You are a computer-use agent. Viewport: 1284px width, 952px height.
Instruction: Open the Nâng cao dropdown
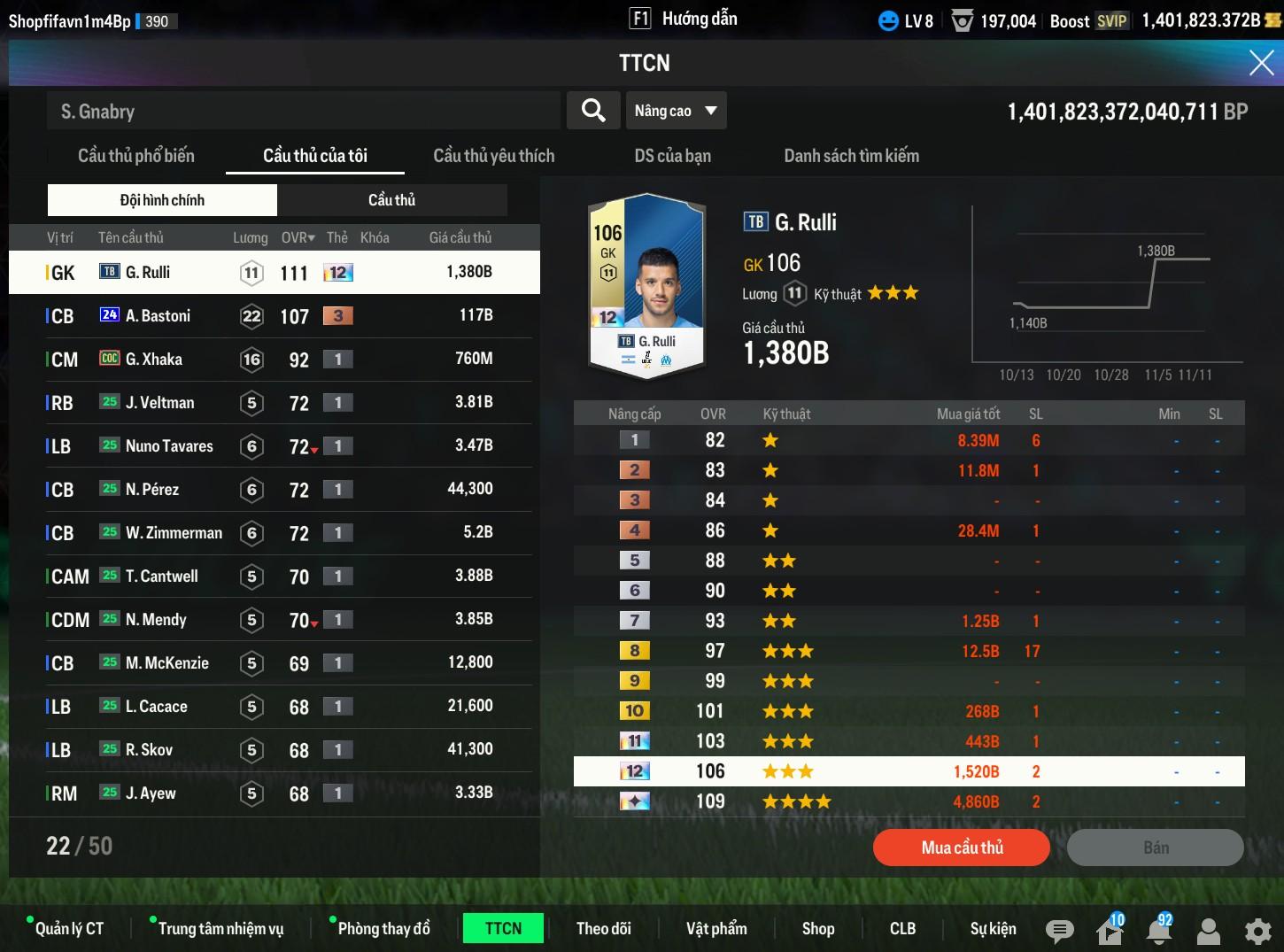[676, 111]
